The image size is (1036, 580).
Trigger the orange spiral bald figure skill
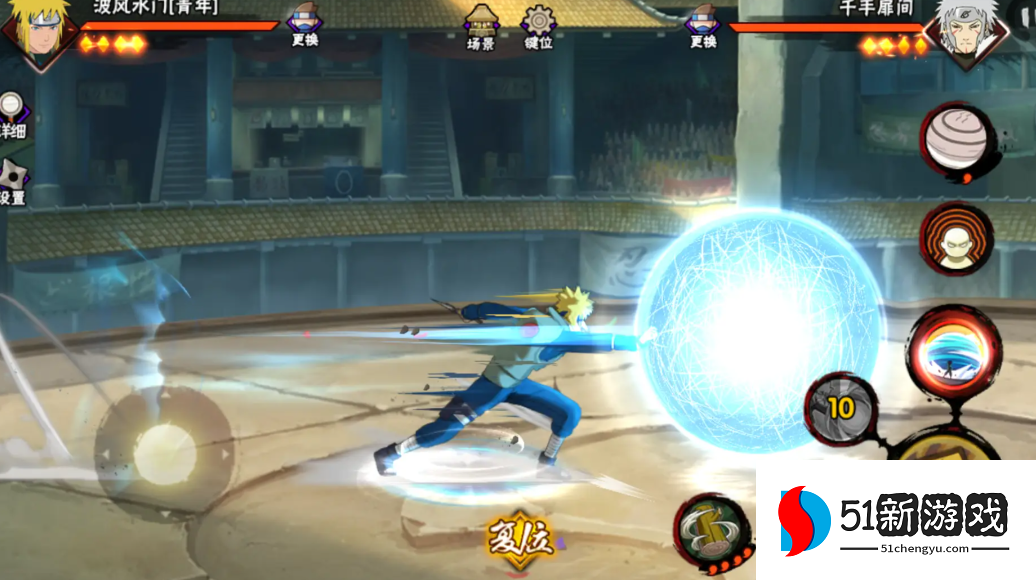click(955, 240)
